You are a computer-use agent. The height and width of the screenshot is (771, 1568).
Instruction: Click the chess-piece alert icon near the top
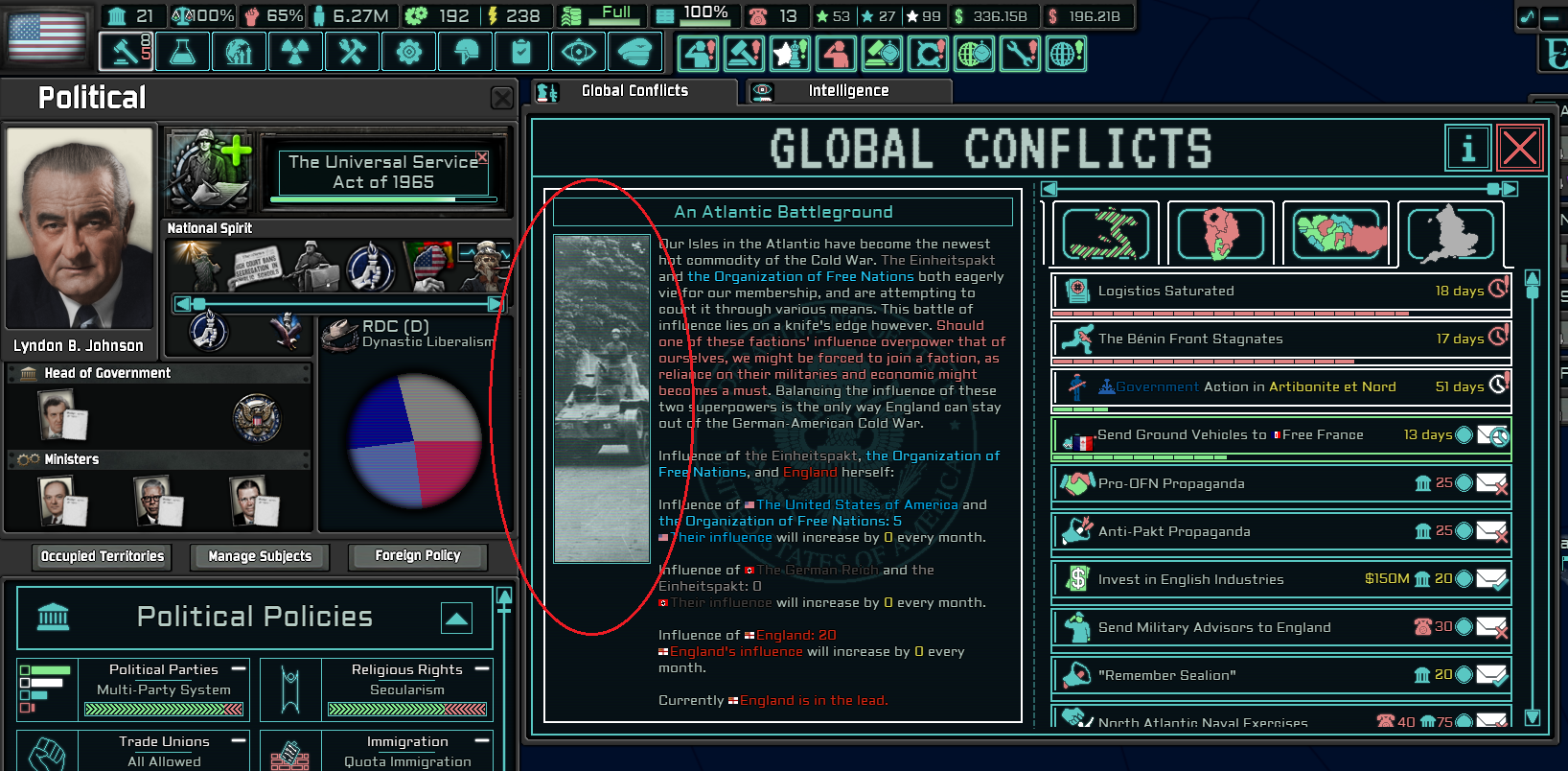[x=790, y=55]
